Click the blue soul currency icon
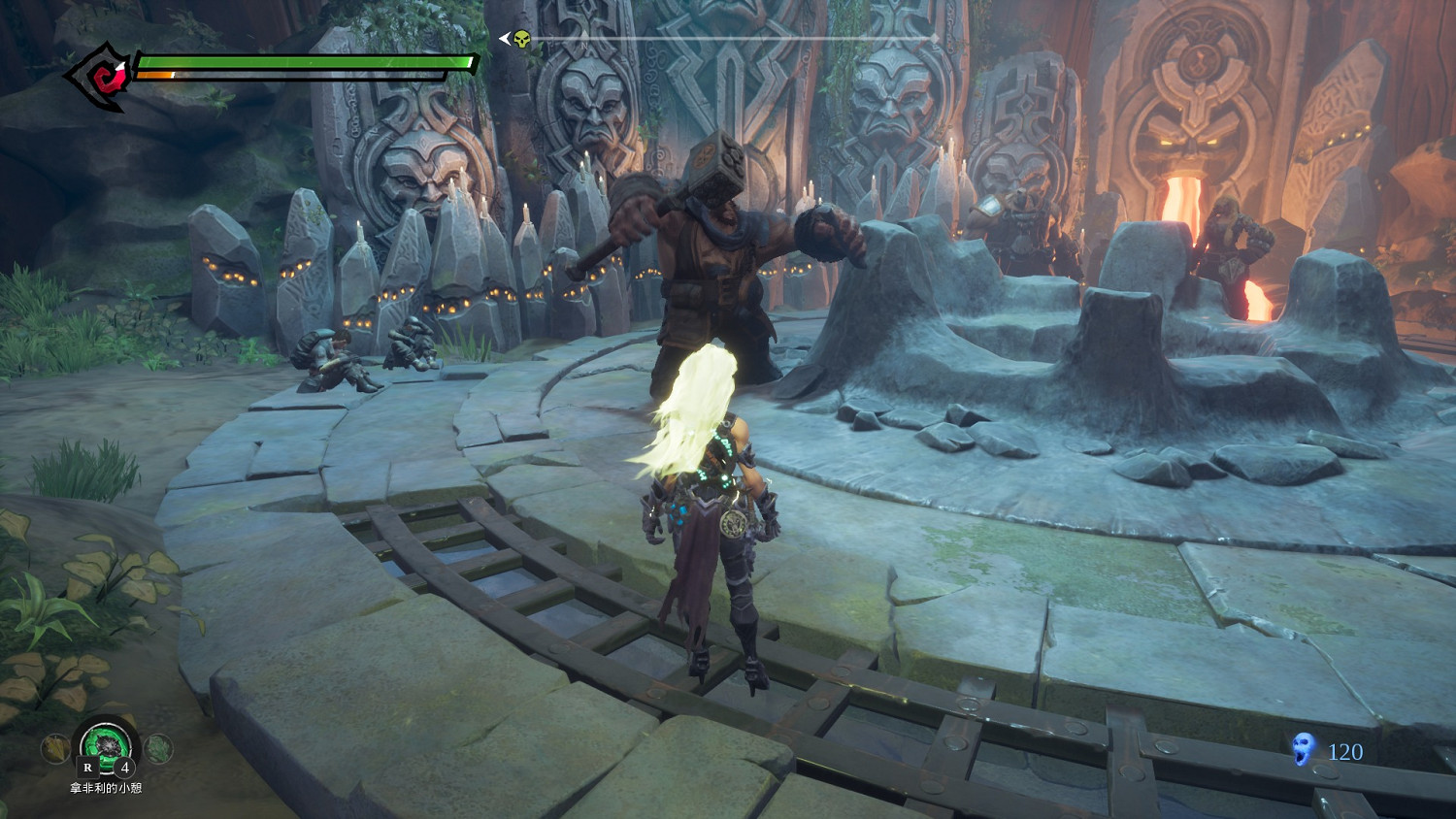This screenshot has width=1456, height=819. (x=1304, y=750)
